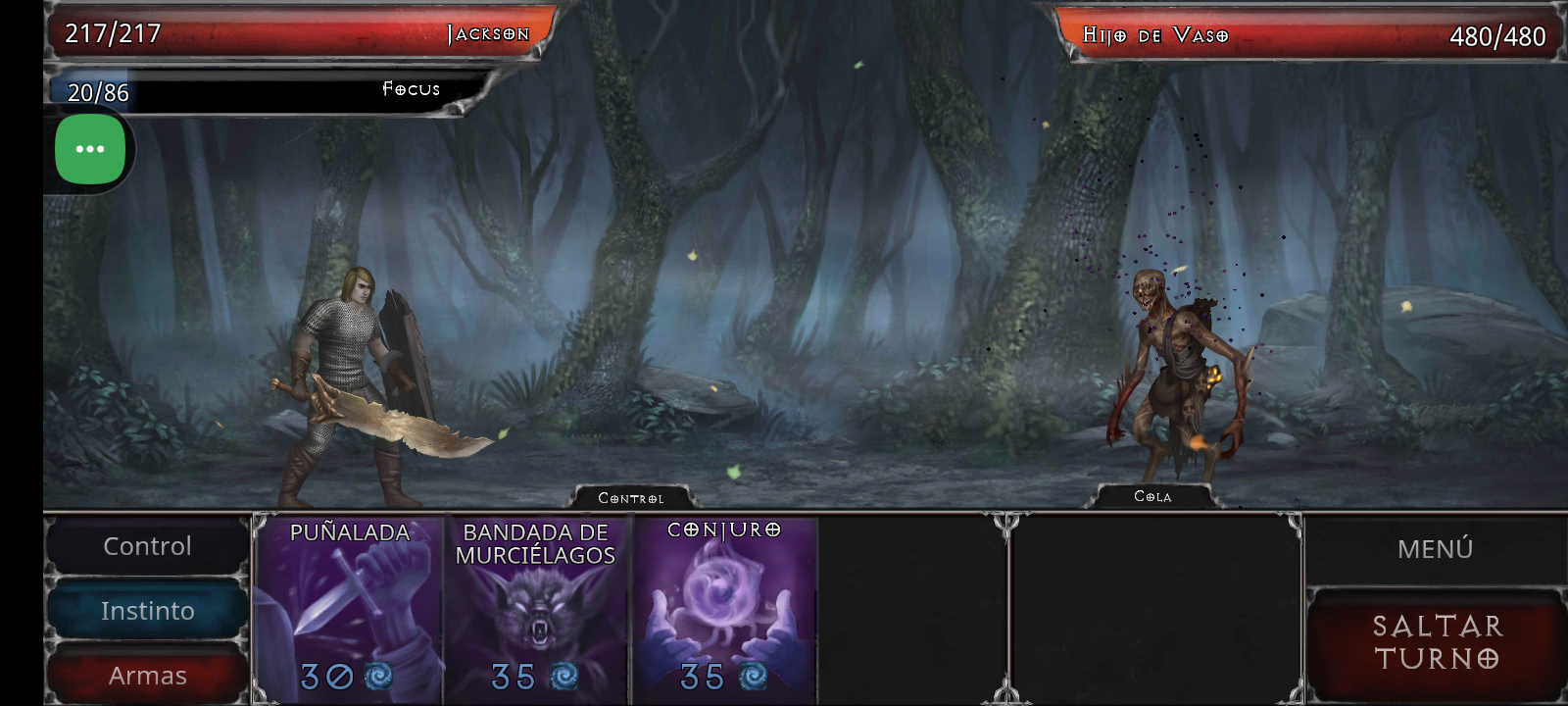Screen dimensions: 1568x706
Task: Expand Jackson's name plate at top left
Action: (487, 32)
